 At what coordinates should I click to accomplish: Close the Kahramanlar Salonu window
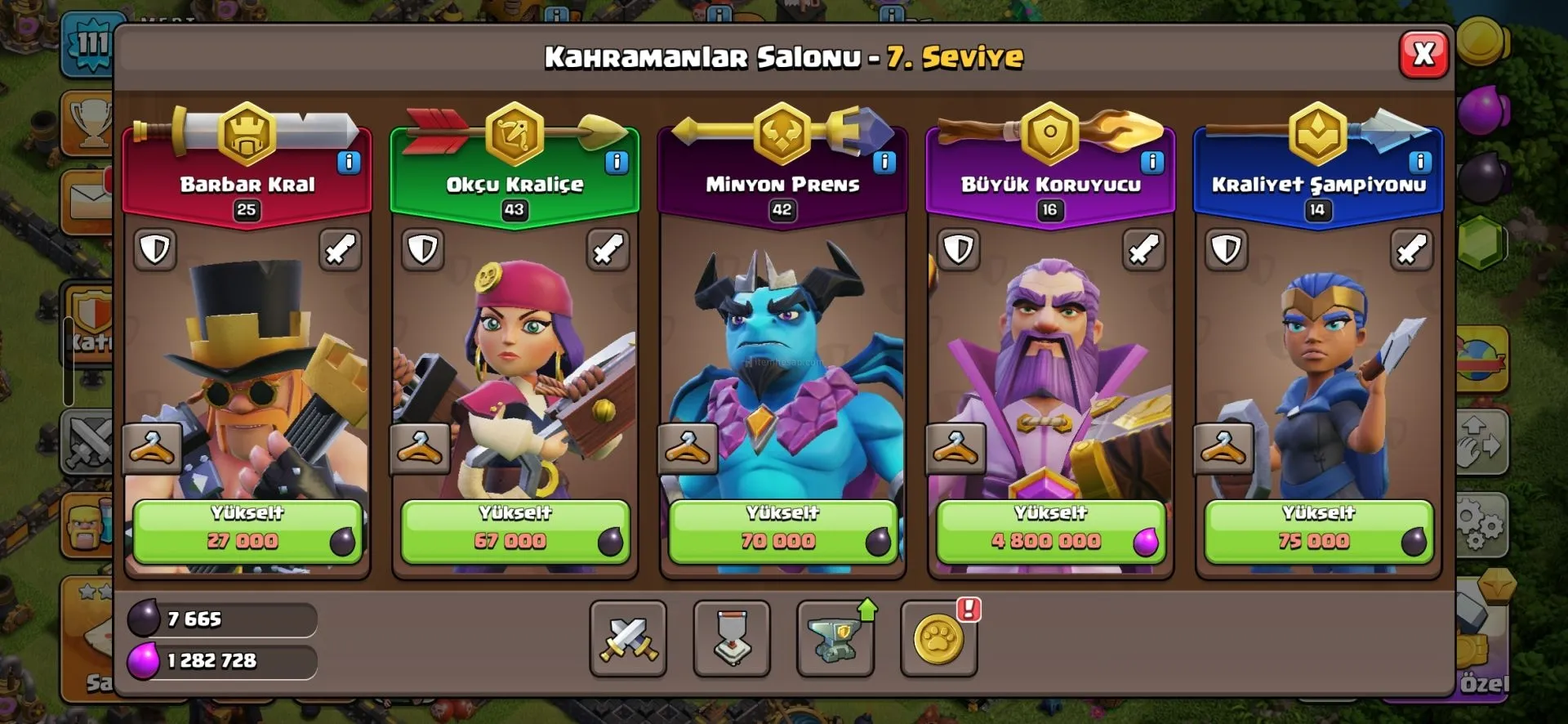pos(1423,54)
